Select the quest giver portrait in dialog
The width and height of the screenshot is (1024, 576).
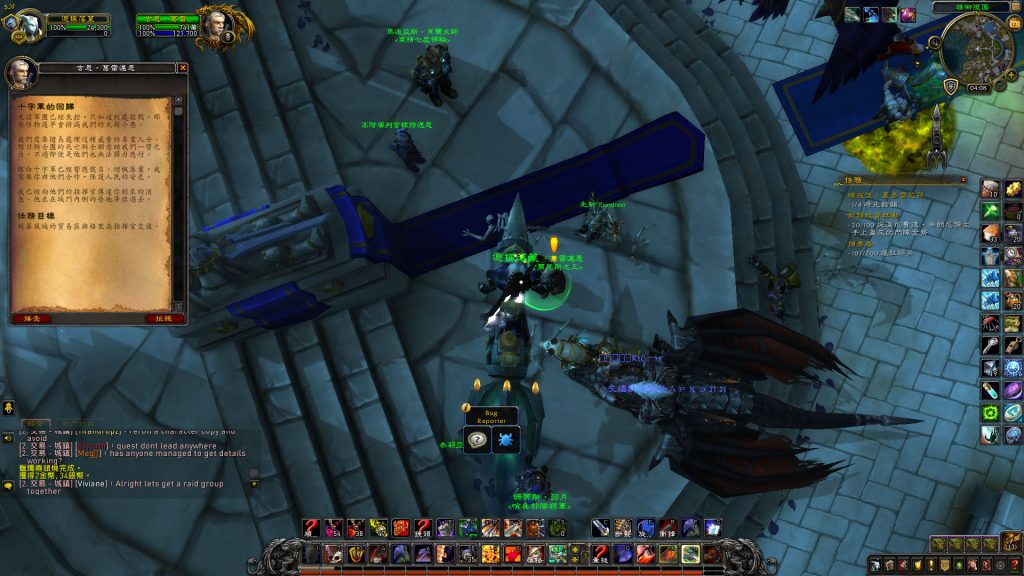[x=21, y=75]
